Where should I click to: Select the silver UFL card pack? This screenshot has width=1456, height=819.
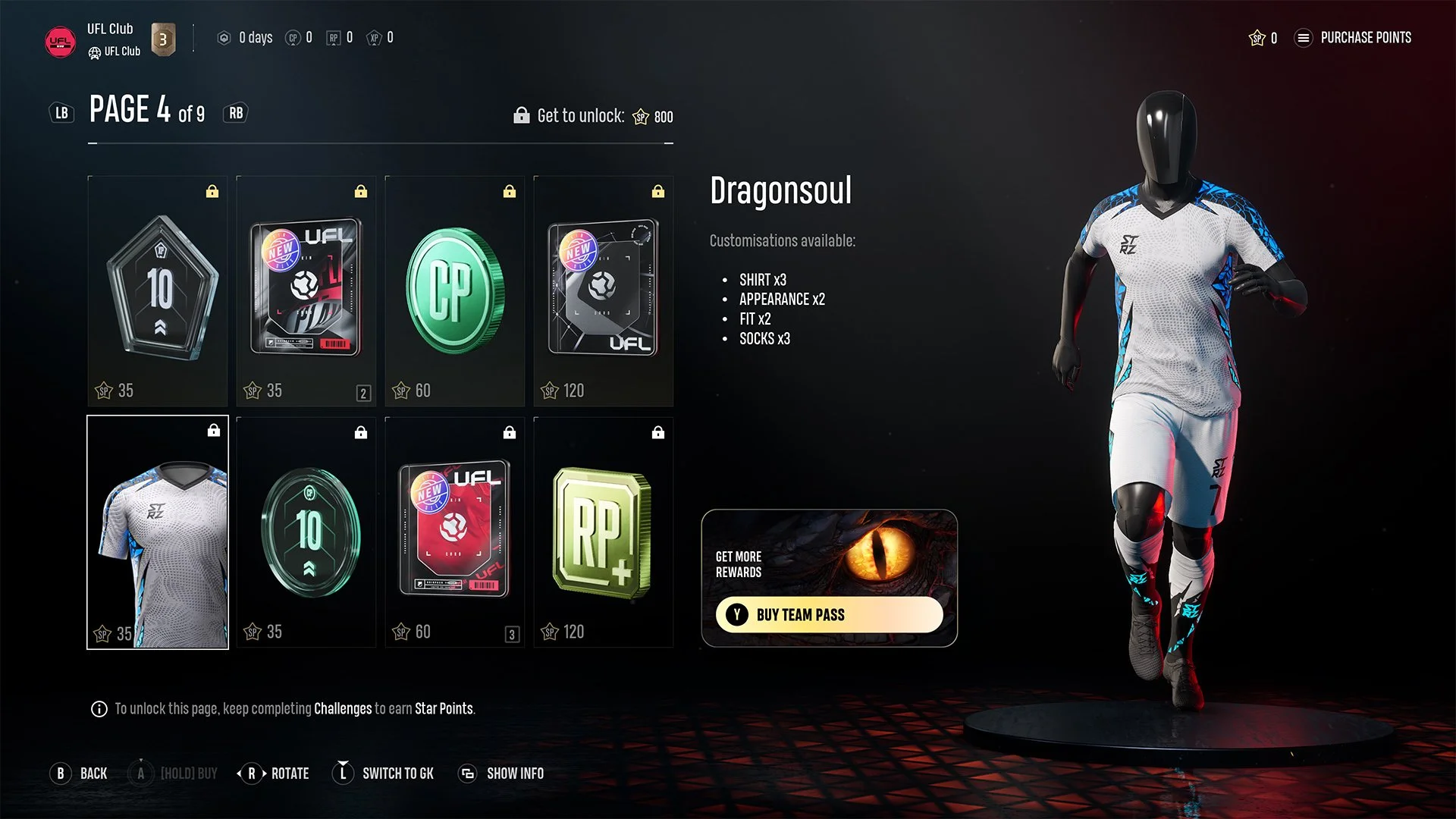[x=603, y=291]
